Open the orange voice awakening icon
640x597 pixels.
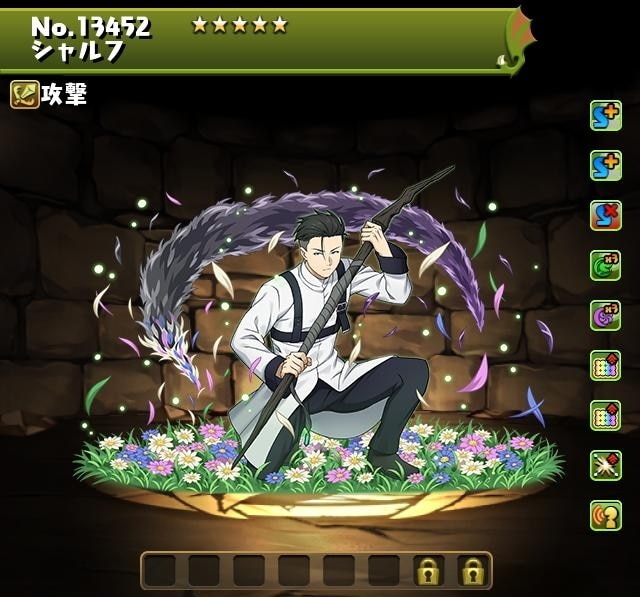coord(605,514)
